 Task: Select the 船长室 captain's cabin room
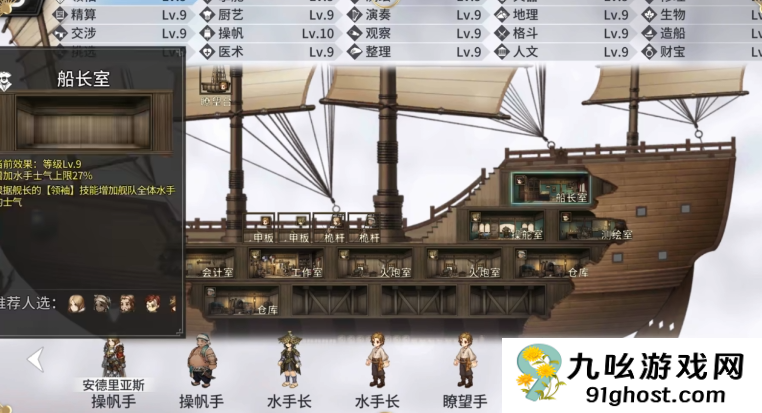[563, 187]
